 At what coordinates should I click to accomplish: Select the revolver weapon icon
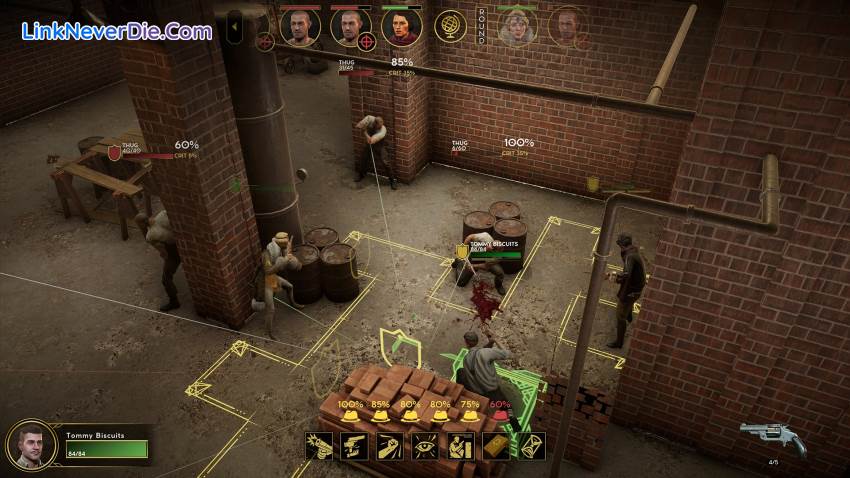coord(772,437)
